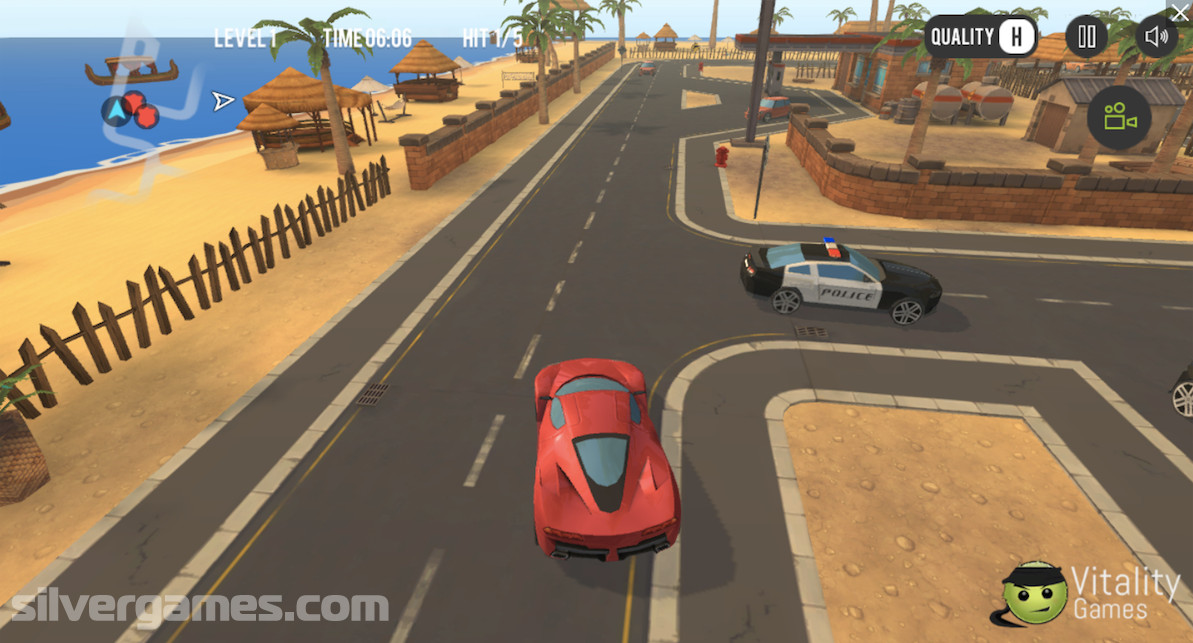This screenshot has height=643, width=1193.
Task: Toggle the Quality setting button
Action: 979,38
